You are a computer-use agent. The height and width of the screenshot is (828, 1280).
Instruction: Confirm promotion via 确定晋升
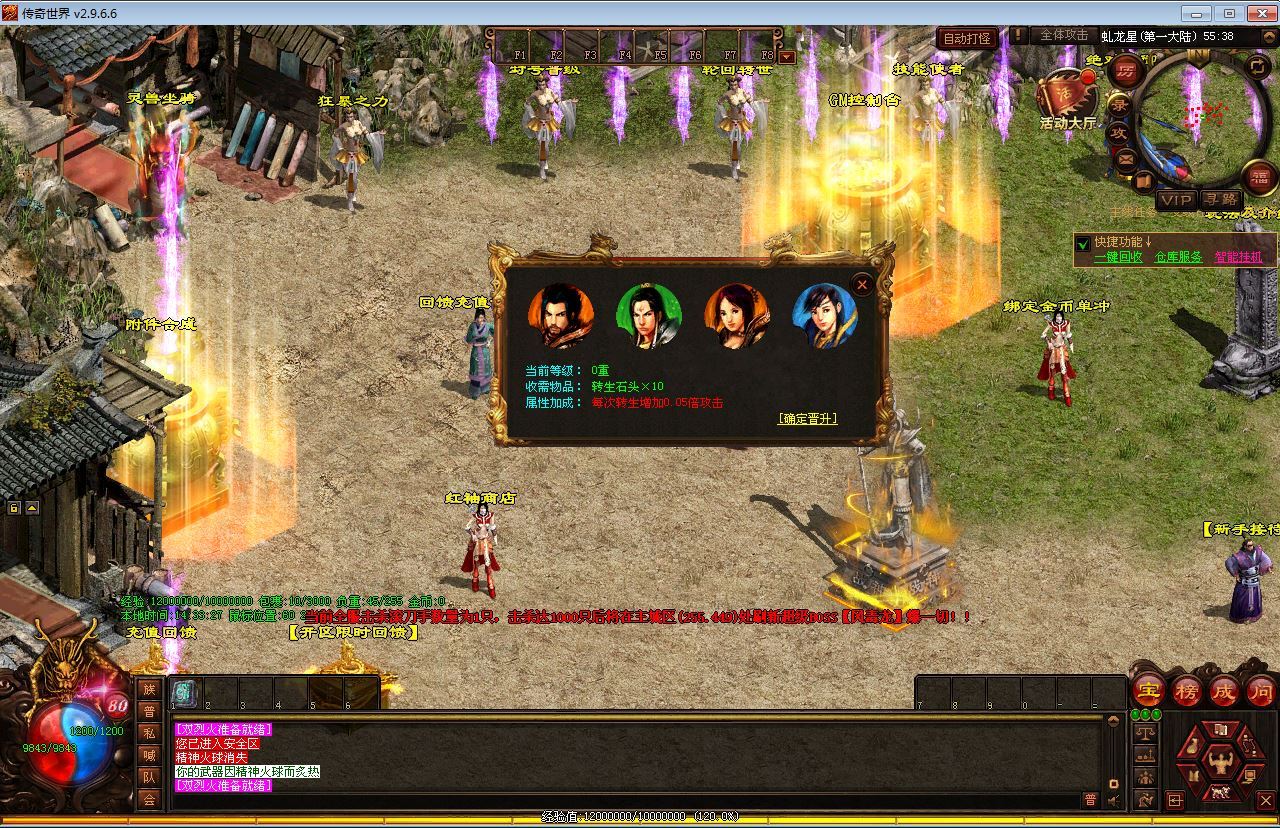[x=807, y=419]
